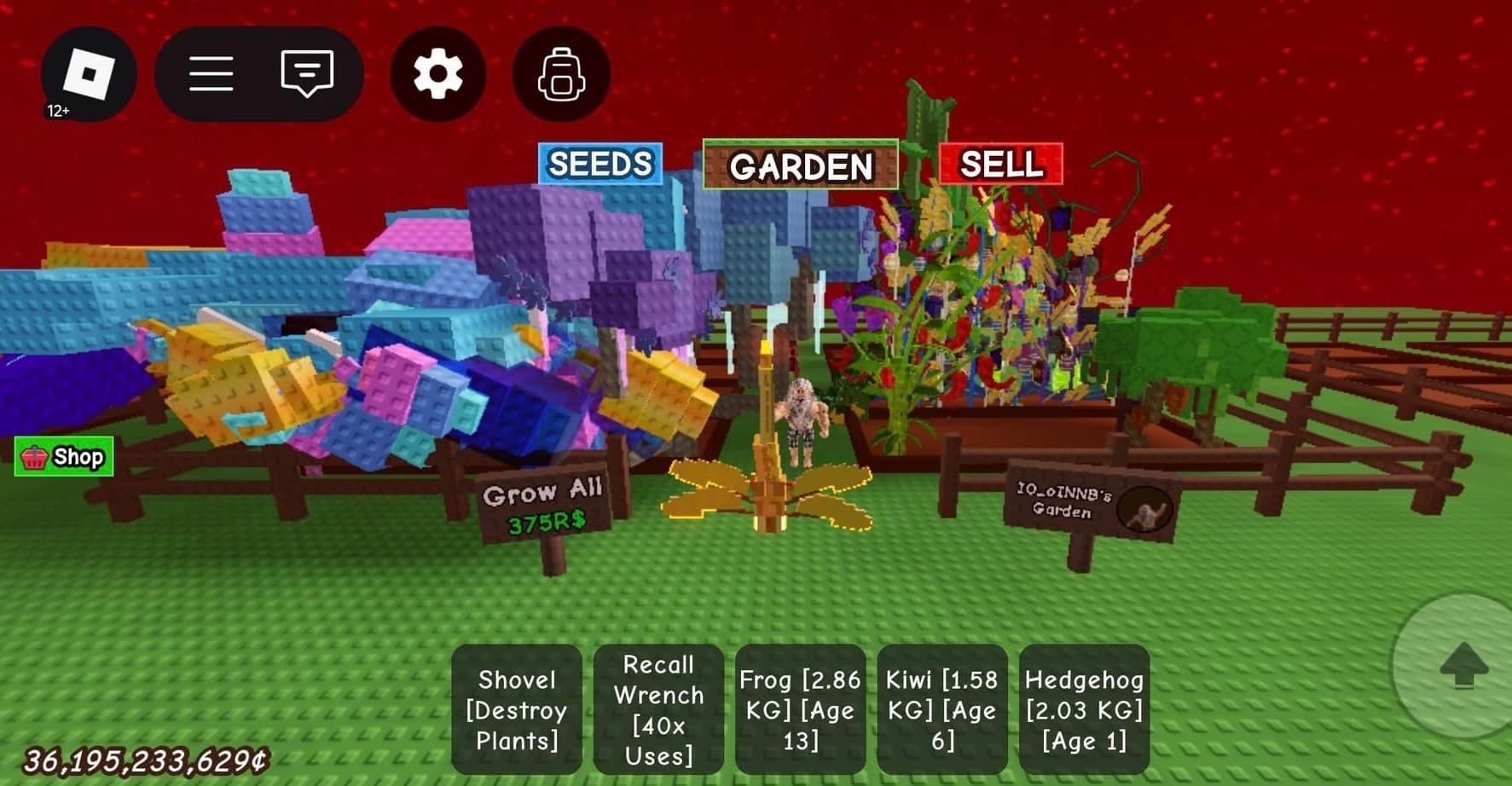Viewport: 1512px width, 786px height.
Task: Open the chat window
Action: (x=307, y=74)
